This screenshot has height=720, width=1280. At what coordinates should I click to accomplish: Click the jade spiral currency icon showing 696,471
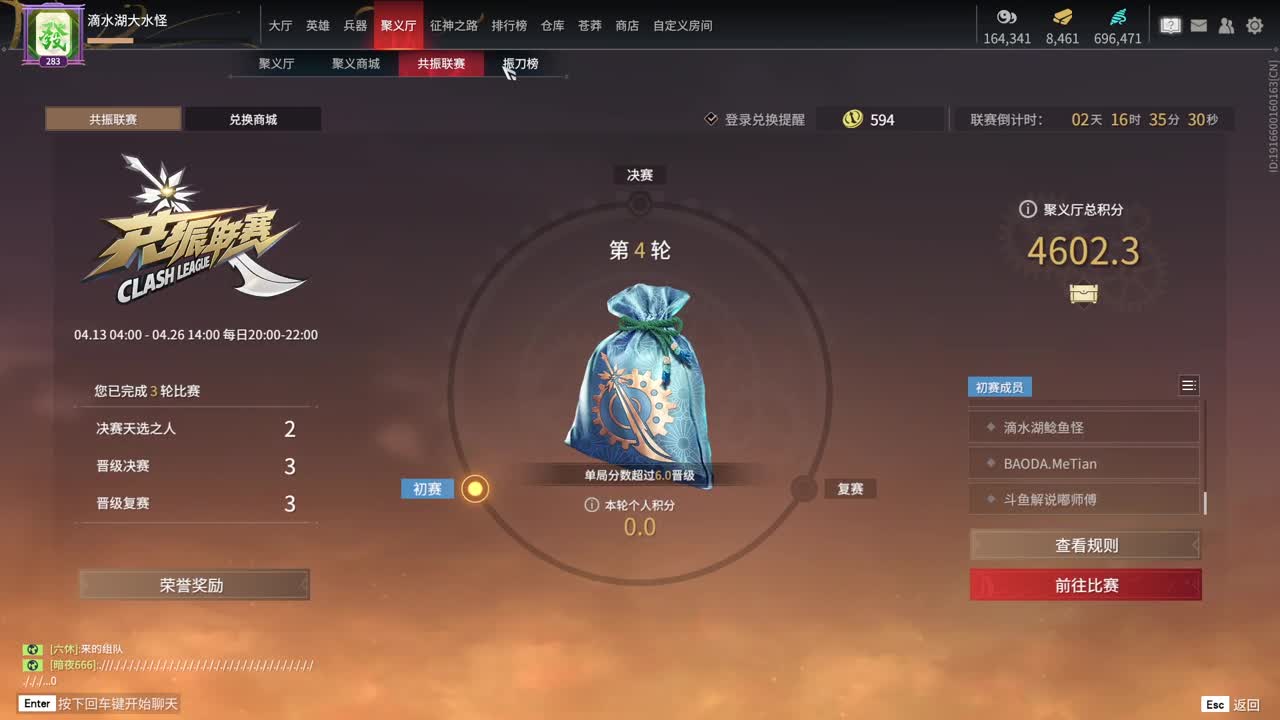pos(1119,17)
